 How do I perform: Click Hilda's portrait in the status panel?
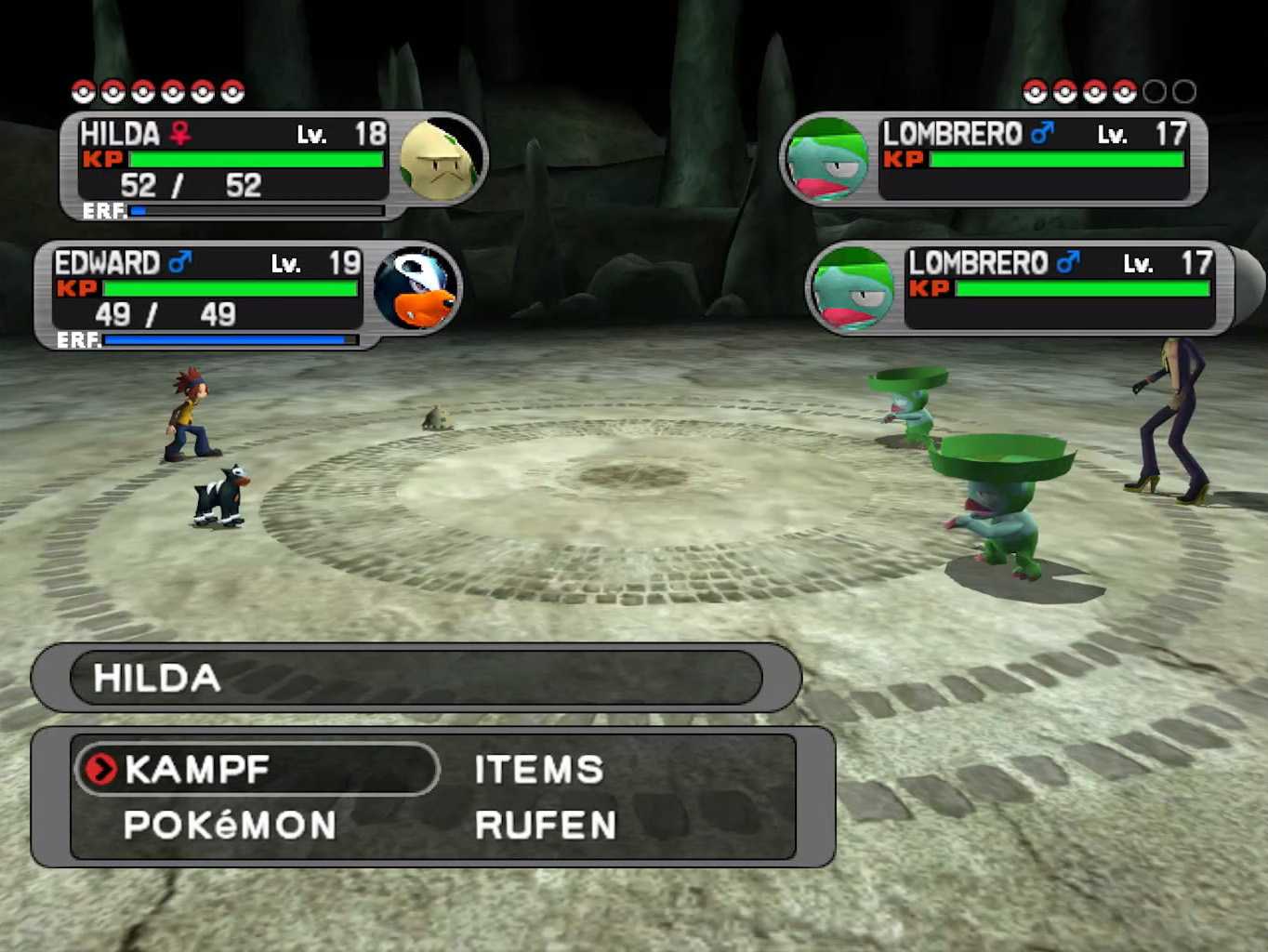[x=439, y=160]
